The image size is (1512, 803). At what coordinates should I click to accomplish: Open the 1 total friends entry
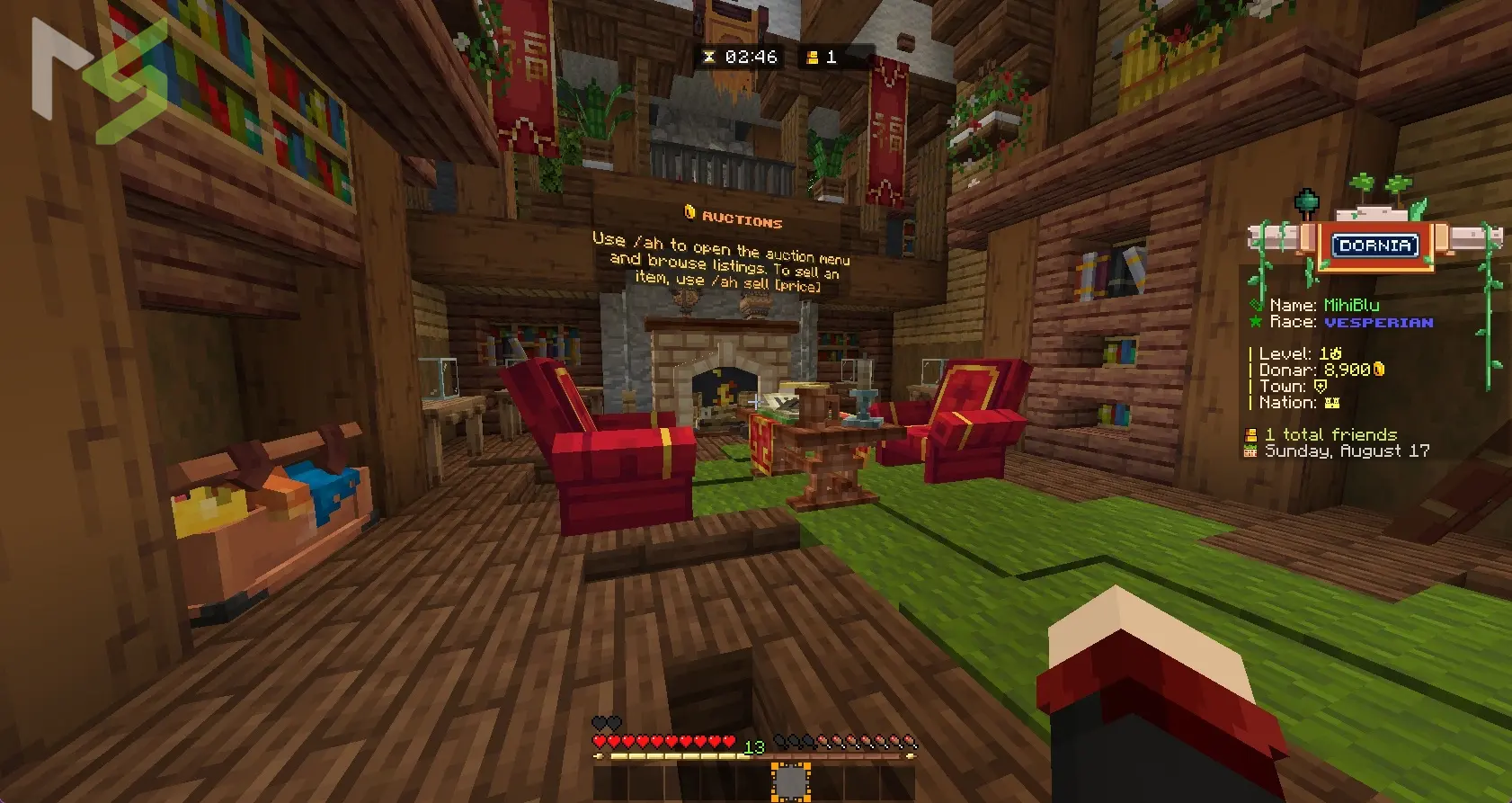click(x=1330, y=434)
